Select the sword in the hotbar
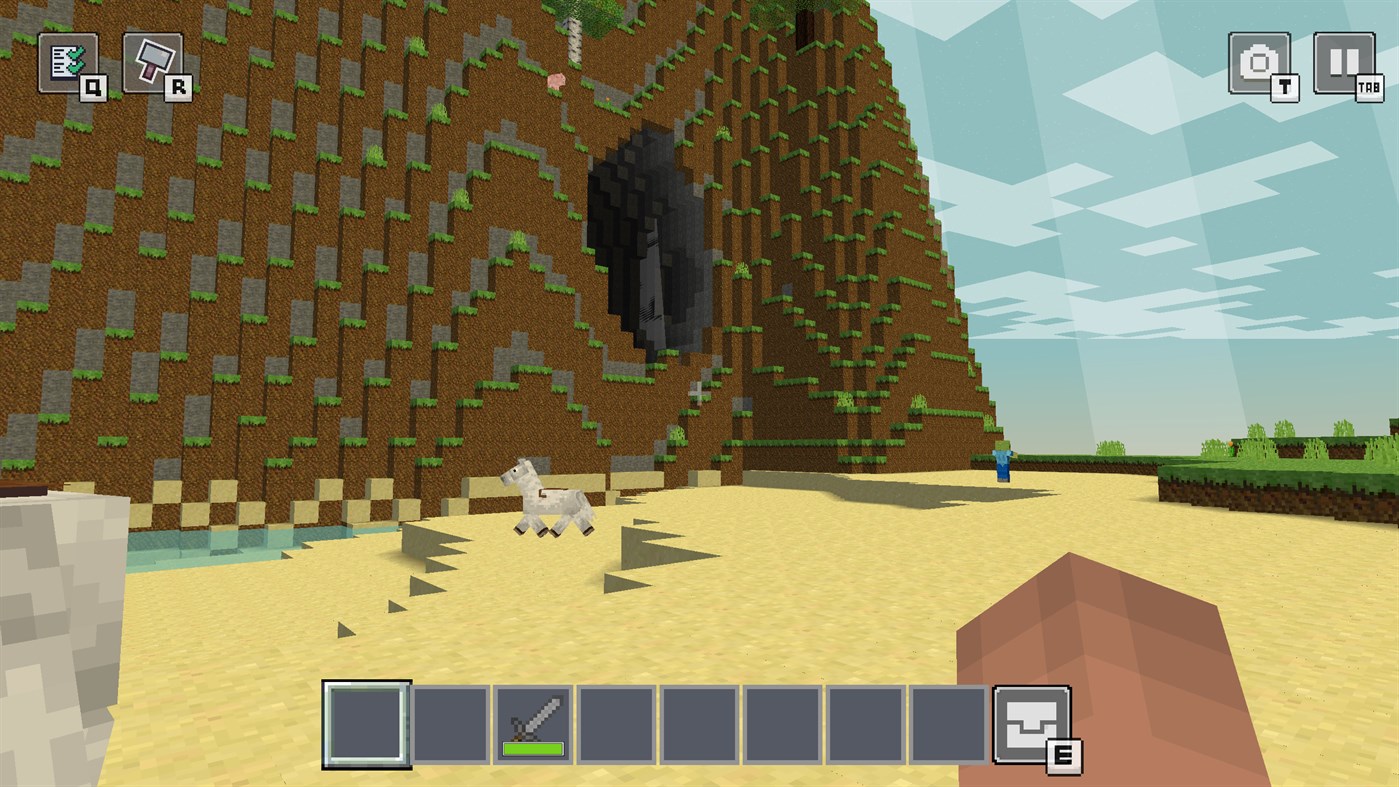Image resolution: width=1399 pixels, height=787 pixels. (533, 722)
